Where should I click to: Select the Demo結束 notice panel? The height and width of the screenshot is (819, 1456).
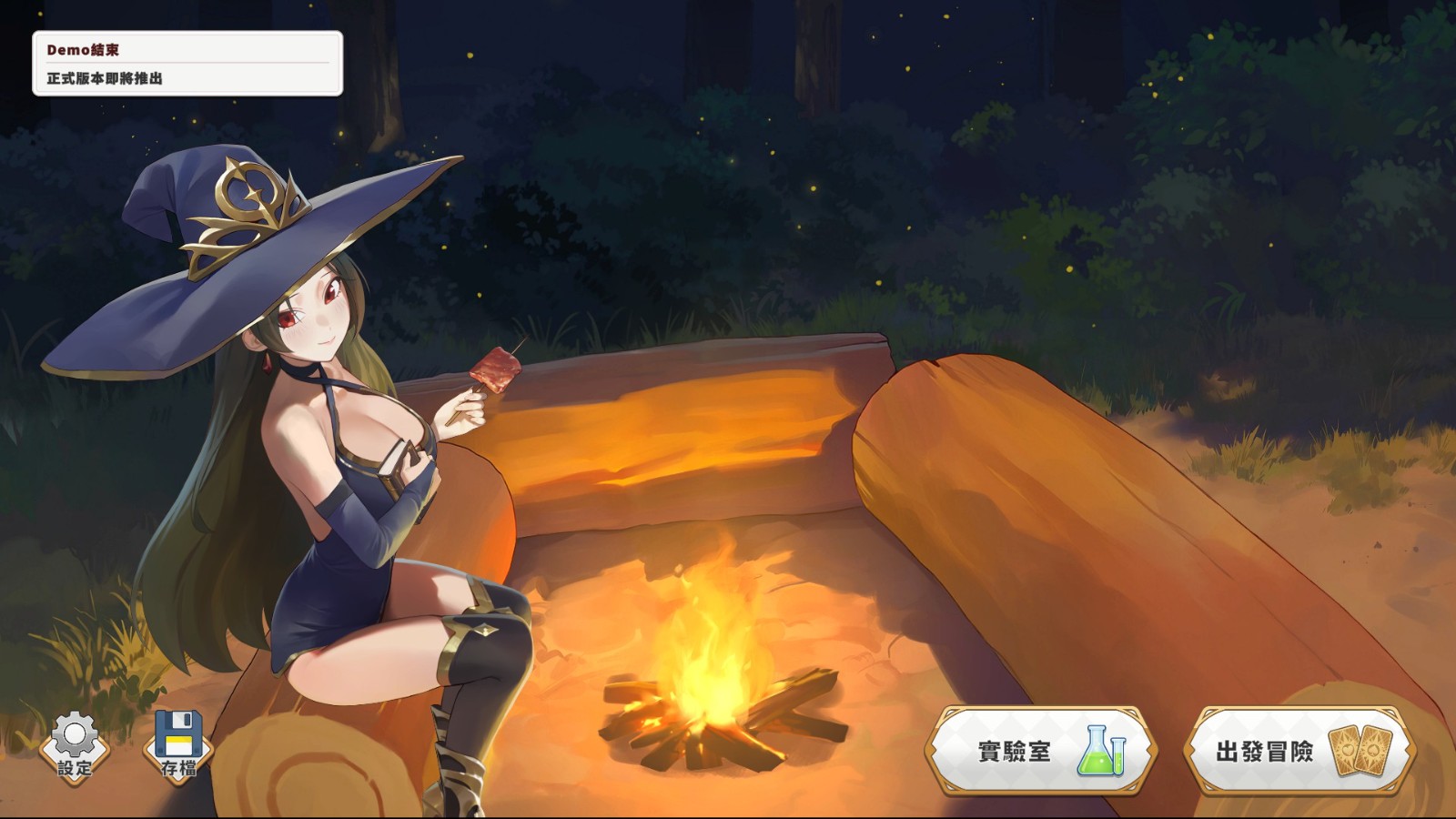tap(187, 64)
